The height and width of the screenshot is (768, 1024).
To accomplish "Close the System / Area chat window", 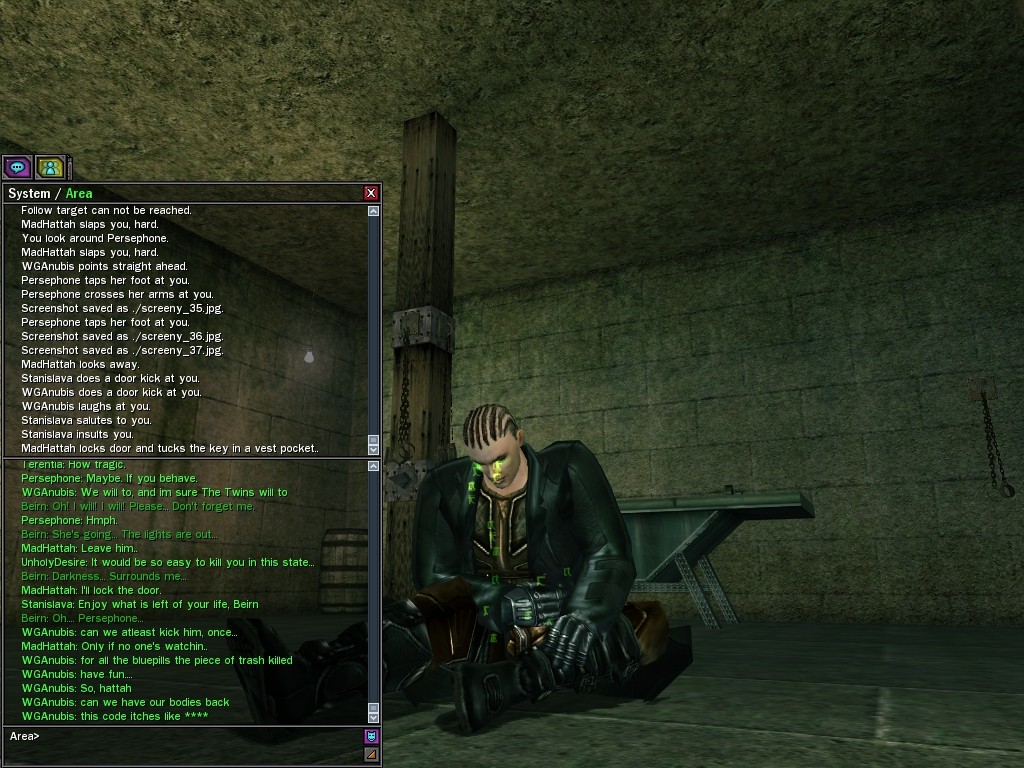I will click(371, 193).
